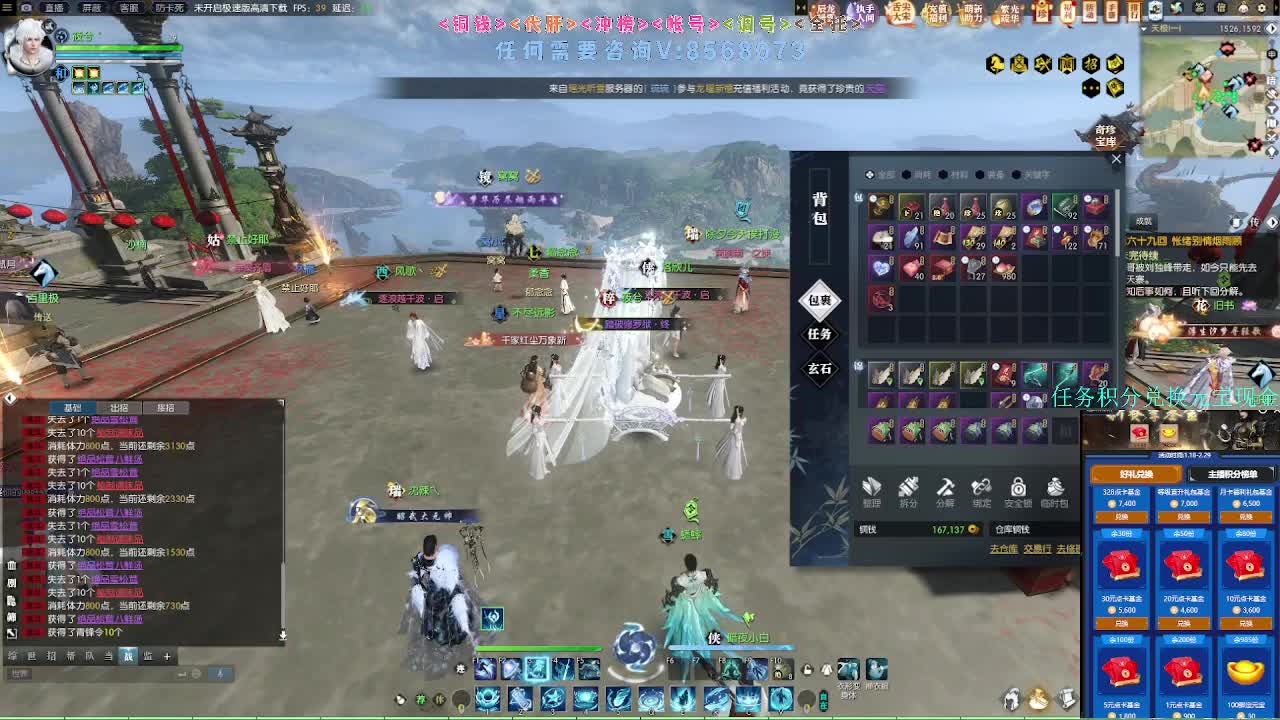1280x720 pixels.
Task: Select the 分解 decompose hammer icon
Action: tap(945, 489)
